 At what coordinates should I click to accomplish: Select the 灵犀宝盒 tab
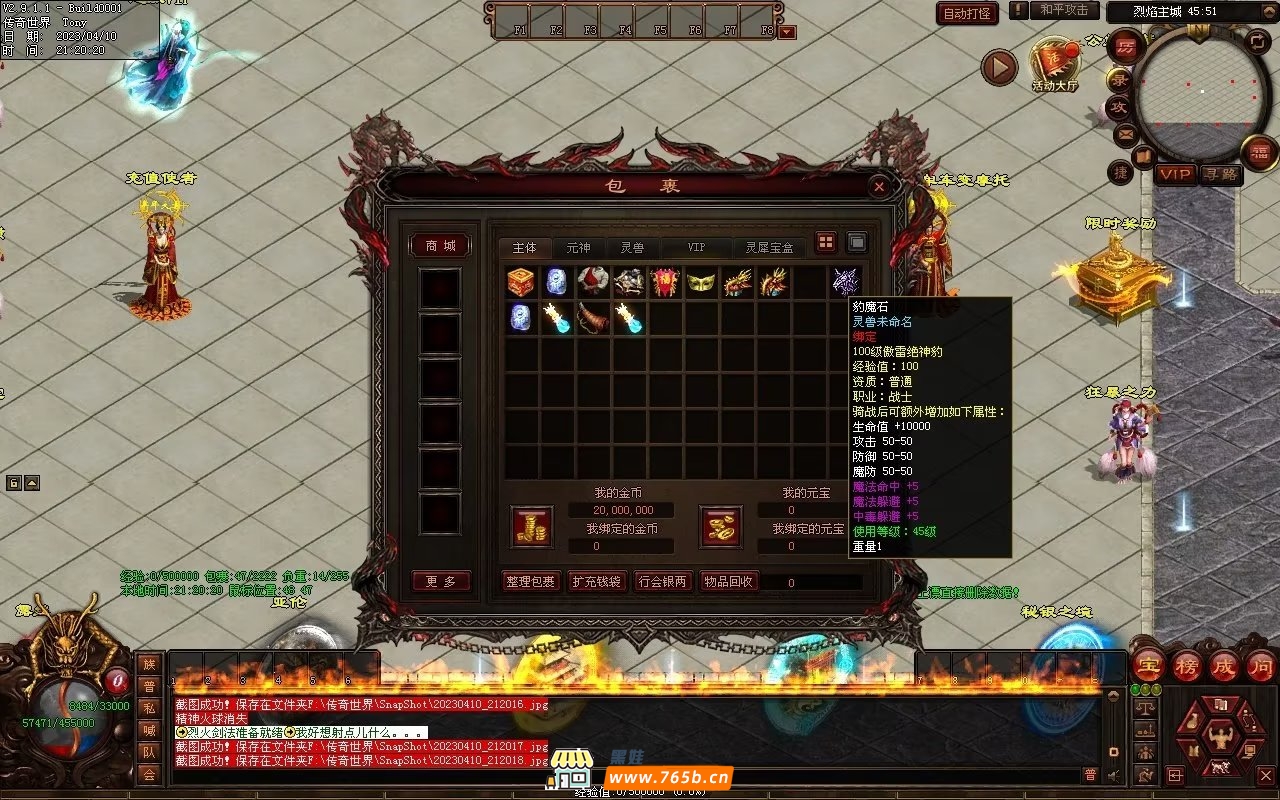coord(769,248)
